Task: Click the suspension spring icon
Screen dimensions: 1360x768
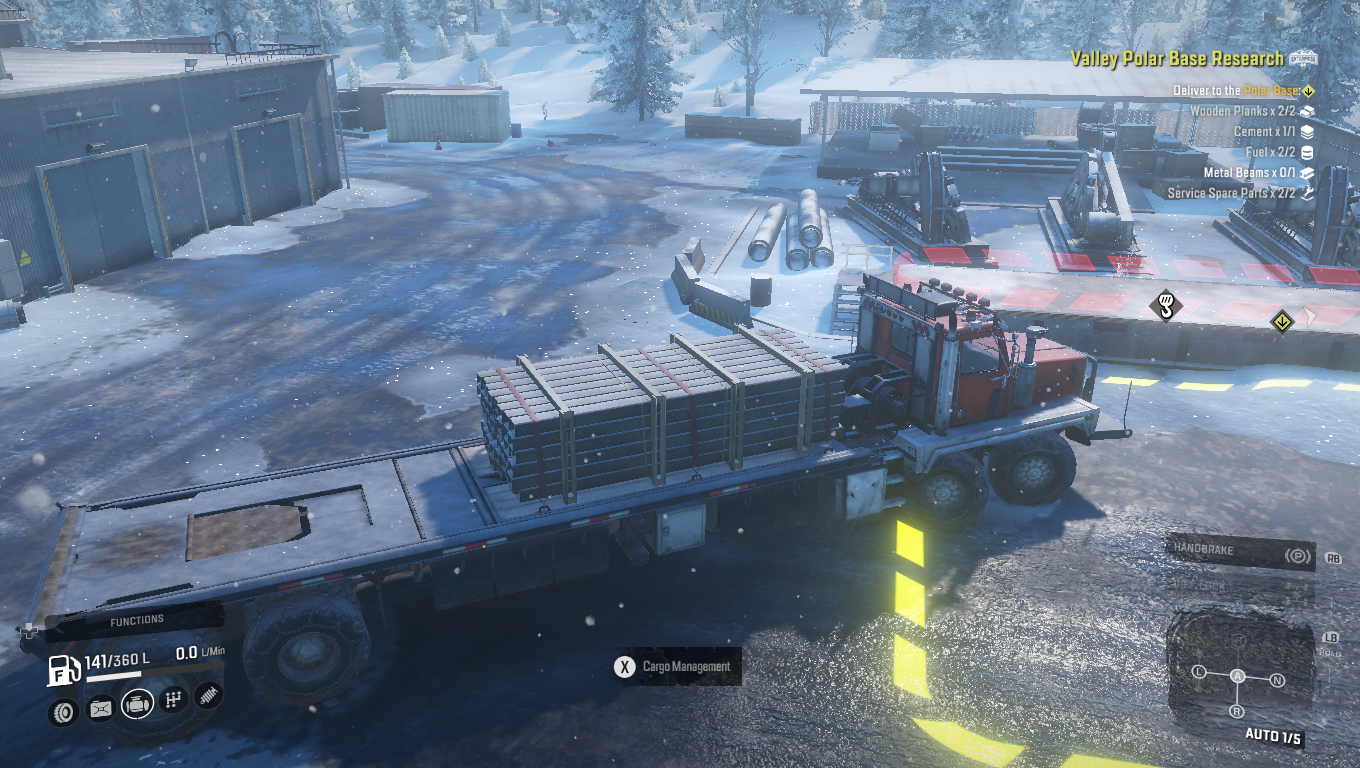Action: point(208,695)
